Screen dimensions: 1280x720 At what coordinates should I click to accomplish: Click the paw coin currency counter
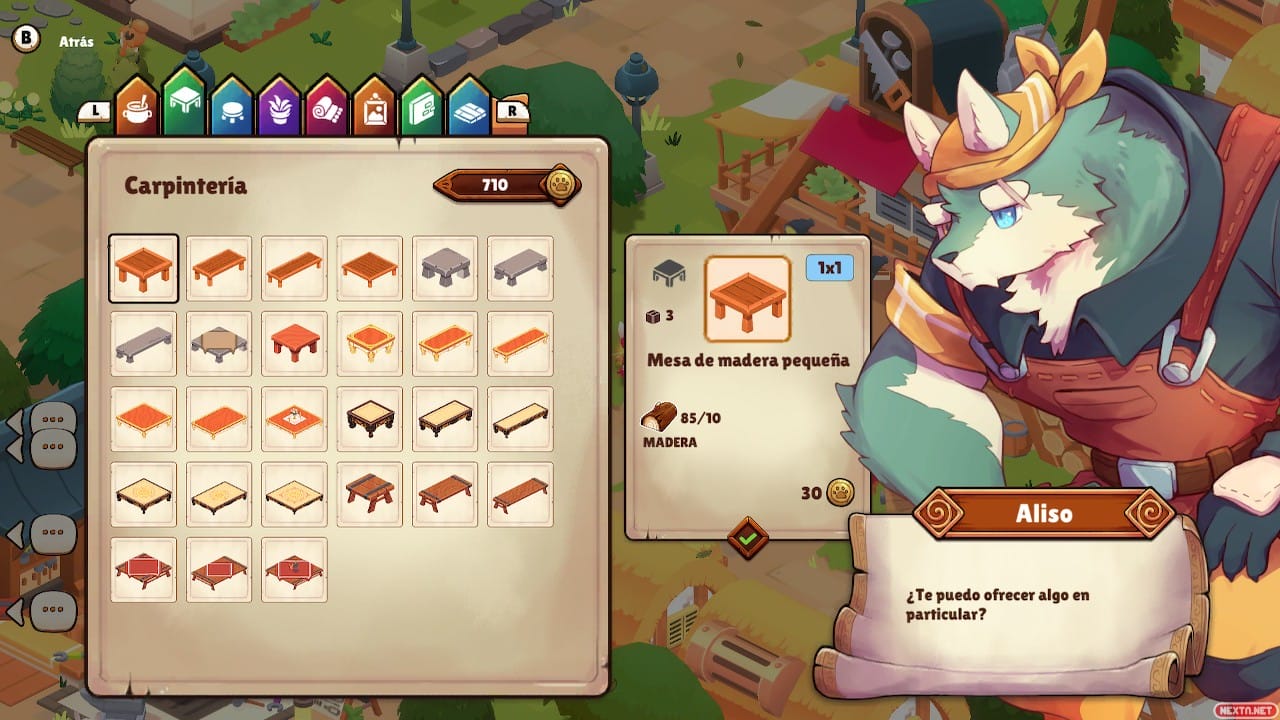(508, 185)
